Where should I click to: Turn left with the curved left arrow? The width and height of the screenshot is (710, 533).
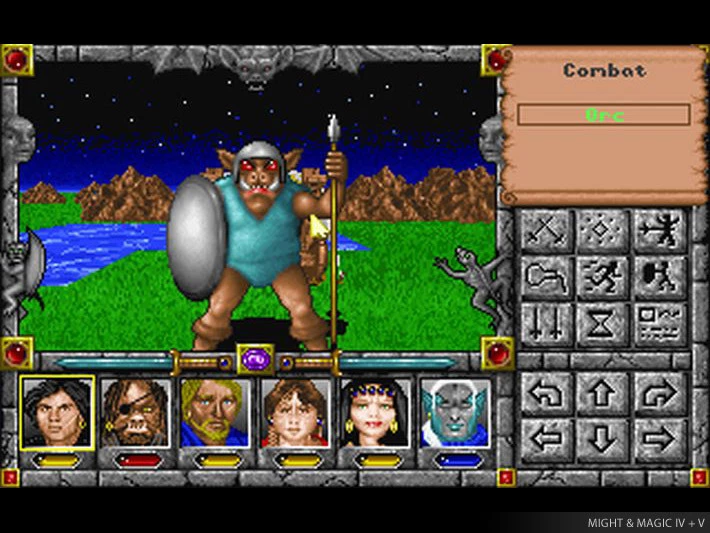click(x=547, y=393)
